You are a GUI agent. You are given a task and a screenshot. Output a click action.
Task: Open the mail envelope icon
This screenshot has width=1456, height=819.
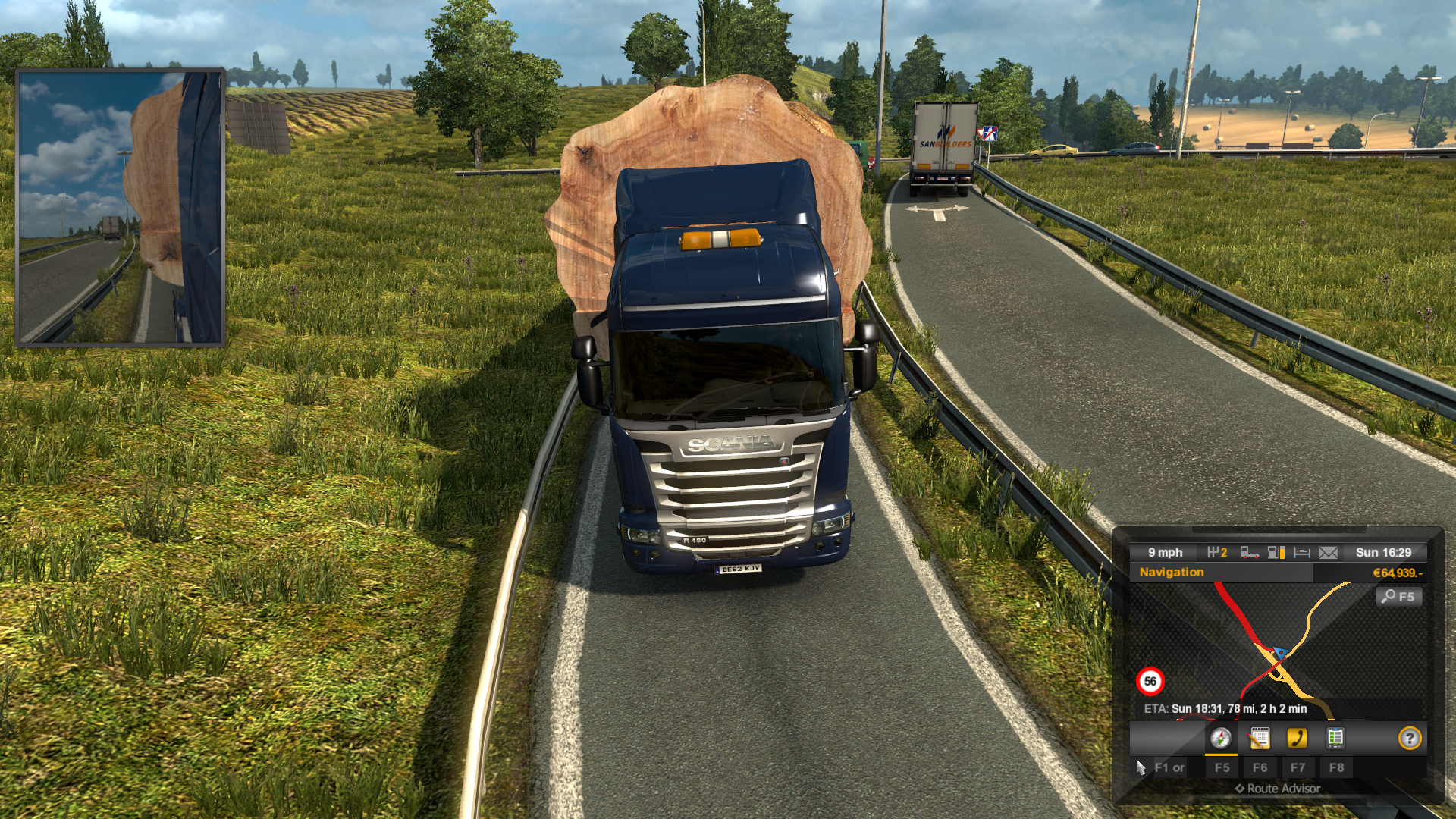pos(1329,553)
